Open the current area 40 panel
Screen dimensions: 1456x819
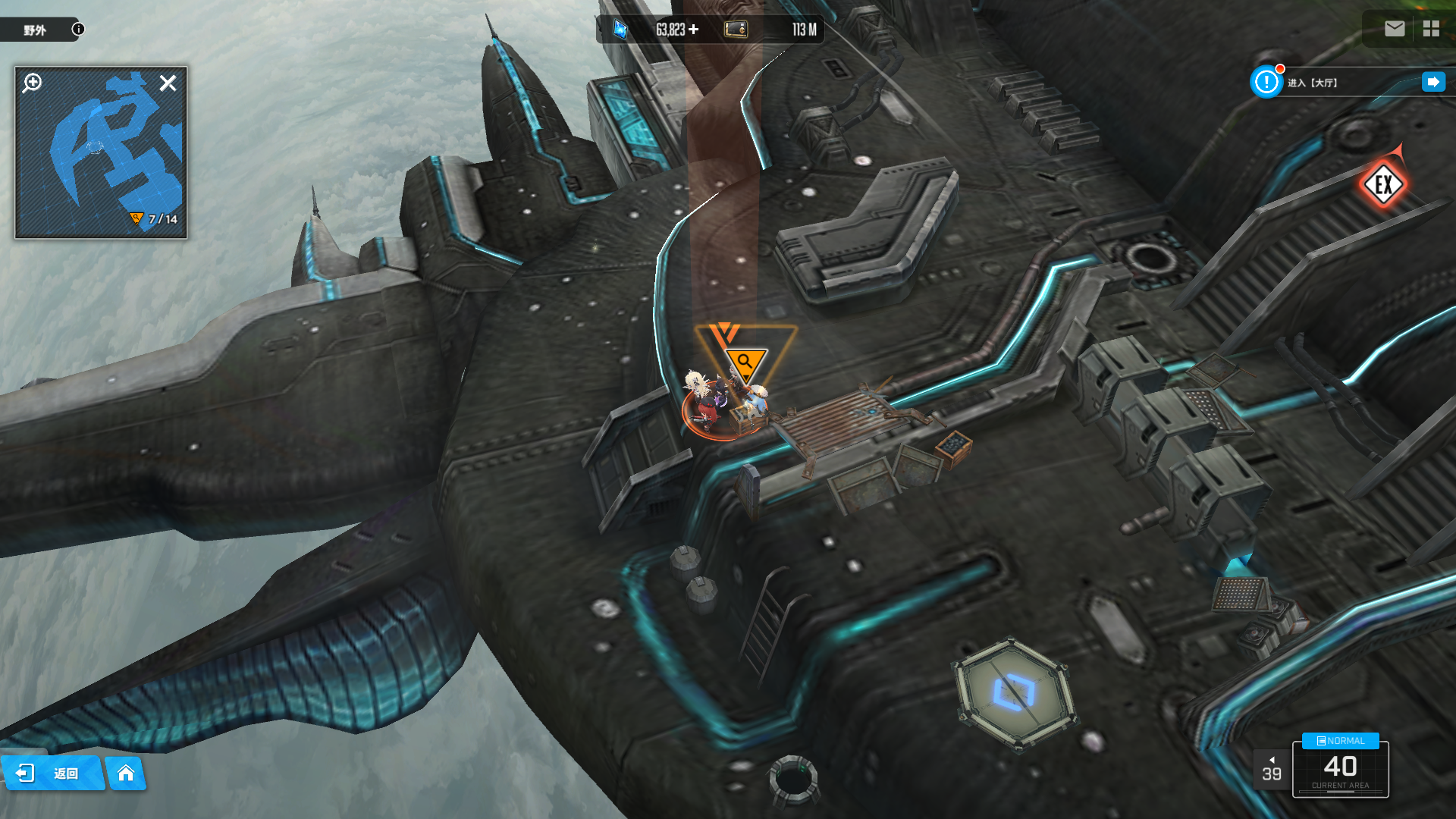tap(1340, 770)
